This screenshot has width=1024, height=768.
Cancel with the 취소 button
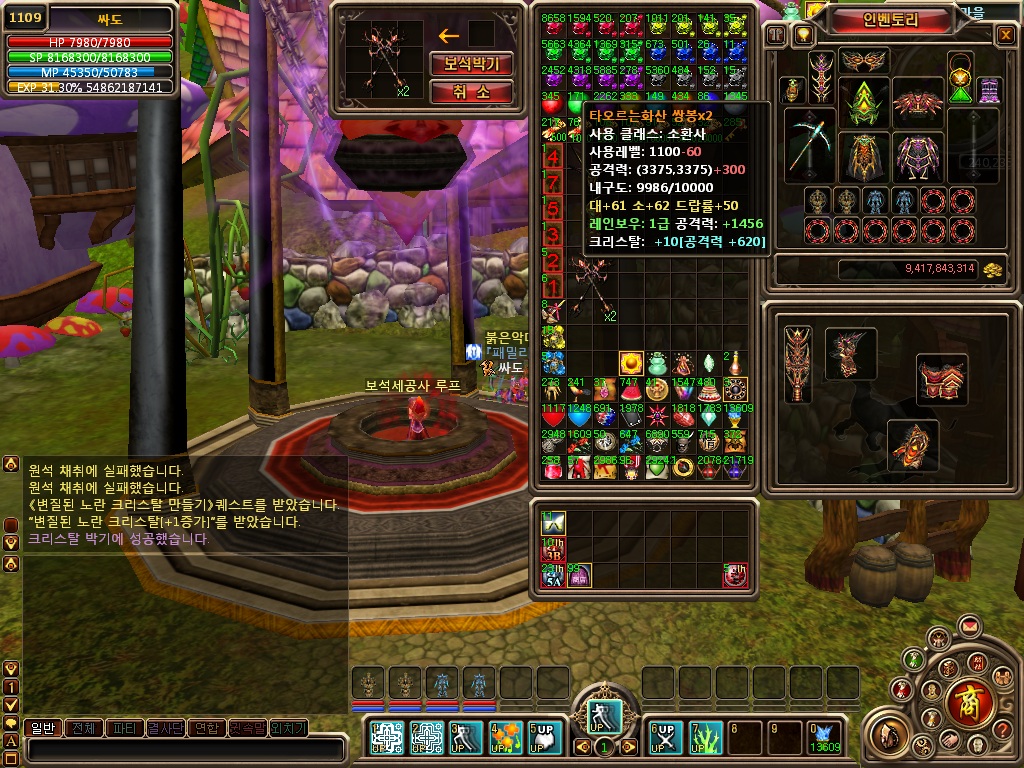click(x=472, y=92)
